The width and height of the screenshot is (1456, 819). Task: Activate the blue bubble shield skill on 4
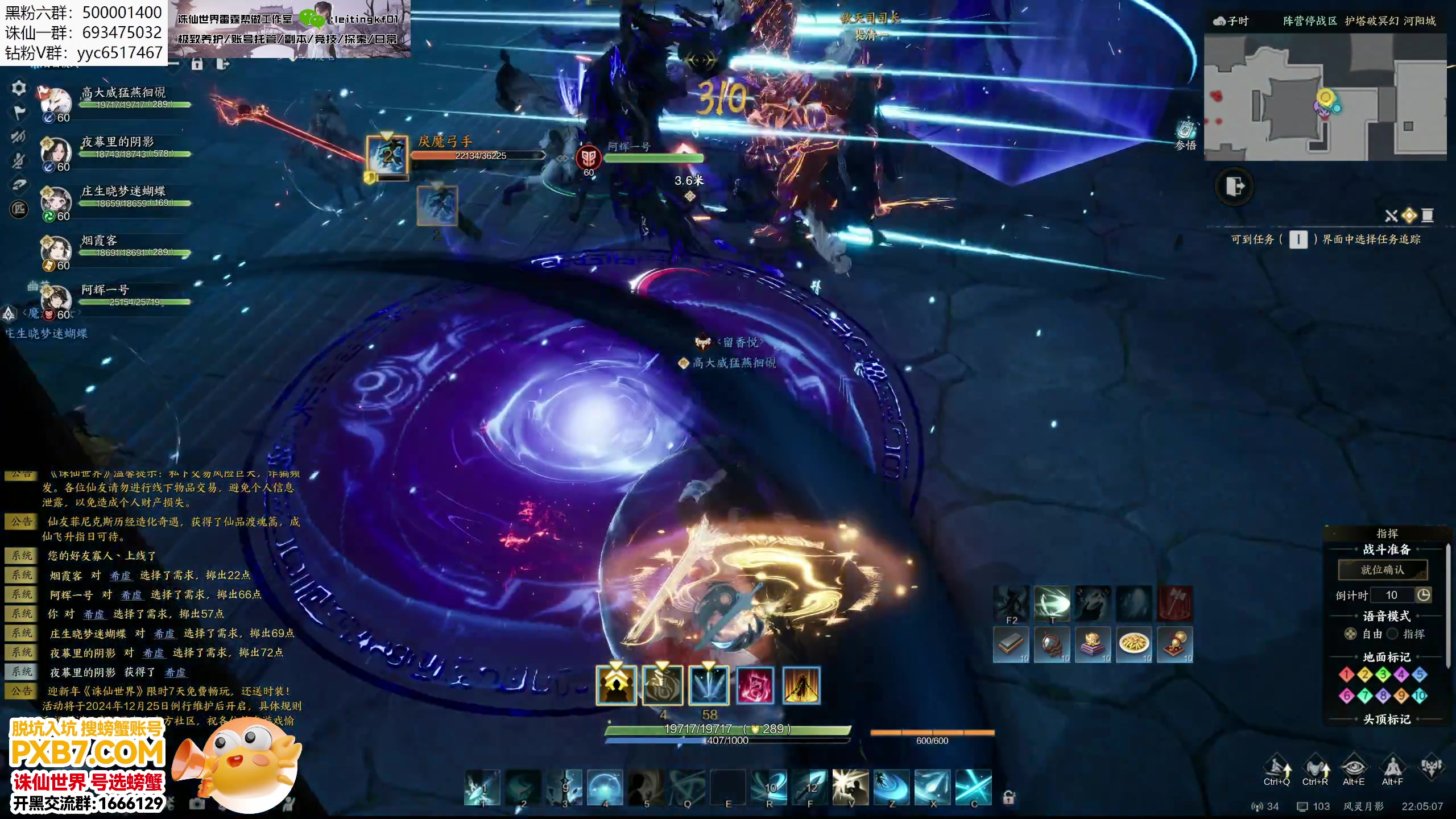click(x=605, y=787)
